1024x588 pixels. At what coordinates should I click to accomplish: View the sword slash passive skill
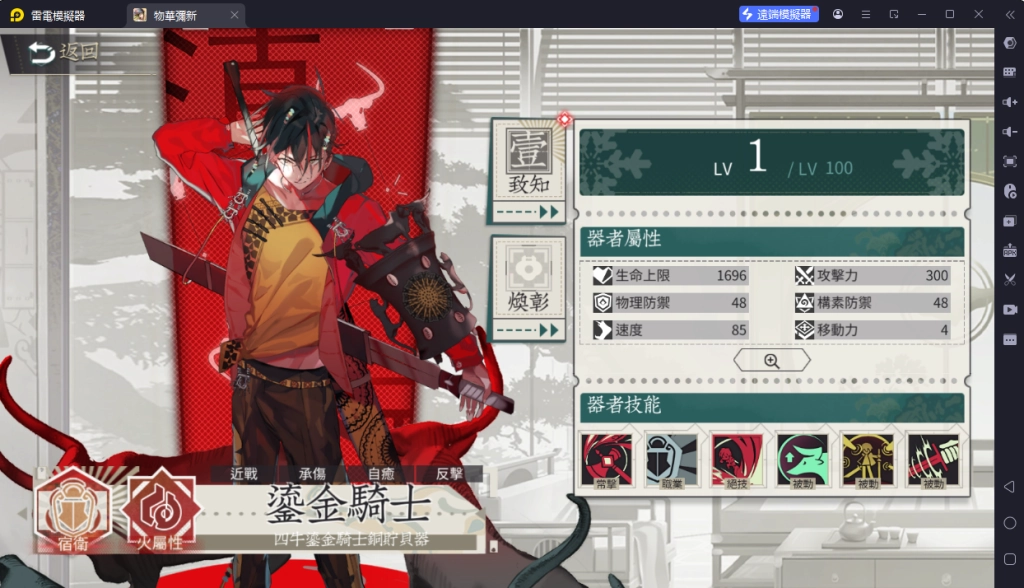933,461
